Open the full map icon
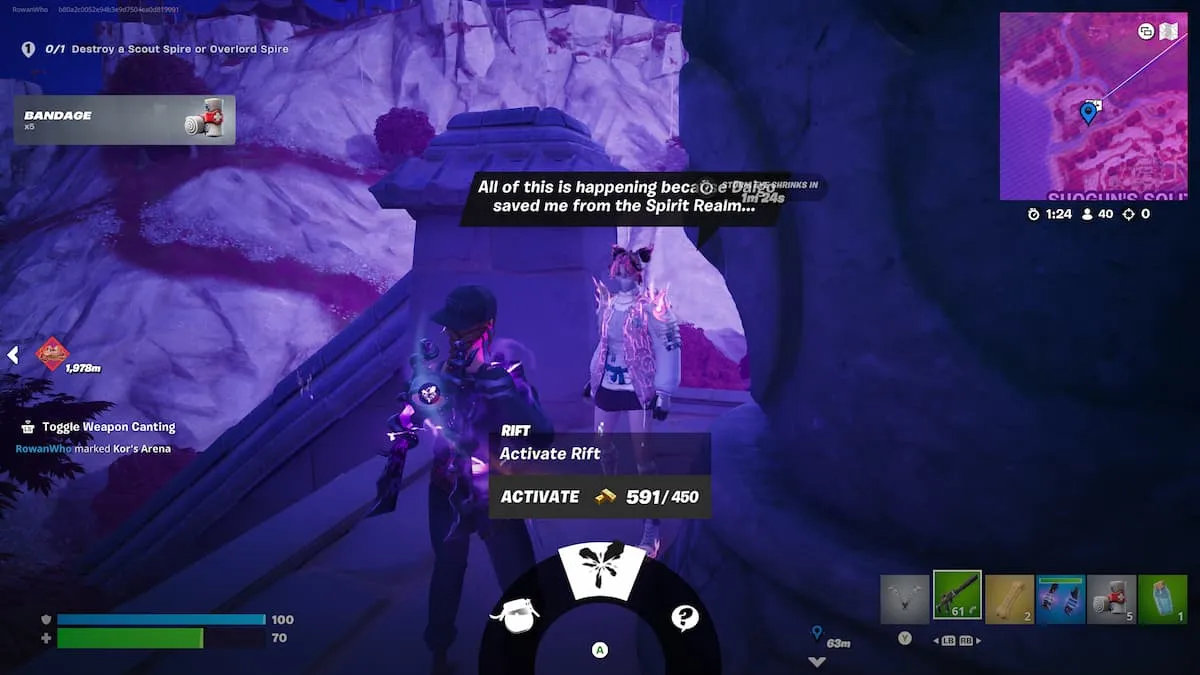Screen dimensions: 1200x675 pyautogui.click(x=1169, y=31)
